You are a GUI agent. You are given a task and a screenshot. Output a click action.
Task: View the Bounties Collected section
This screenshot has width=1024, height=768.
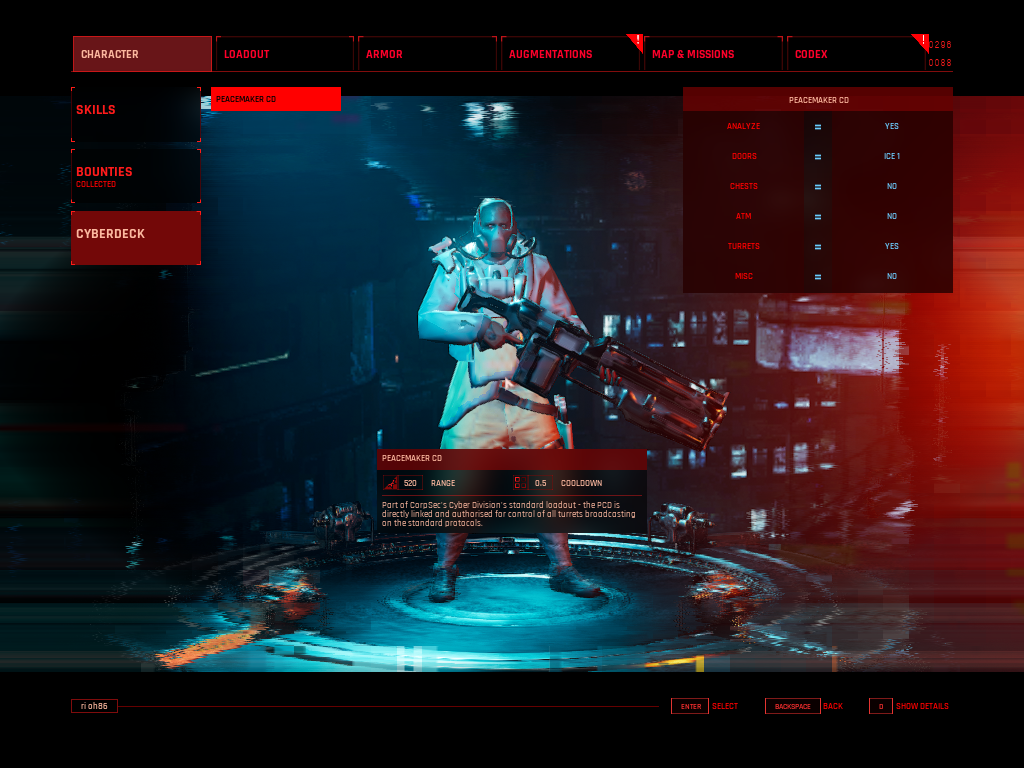coord(136,176)
